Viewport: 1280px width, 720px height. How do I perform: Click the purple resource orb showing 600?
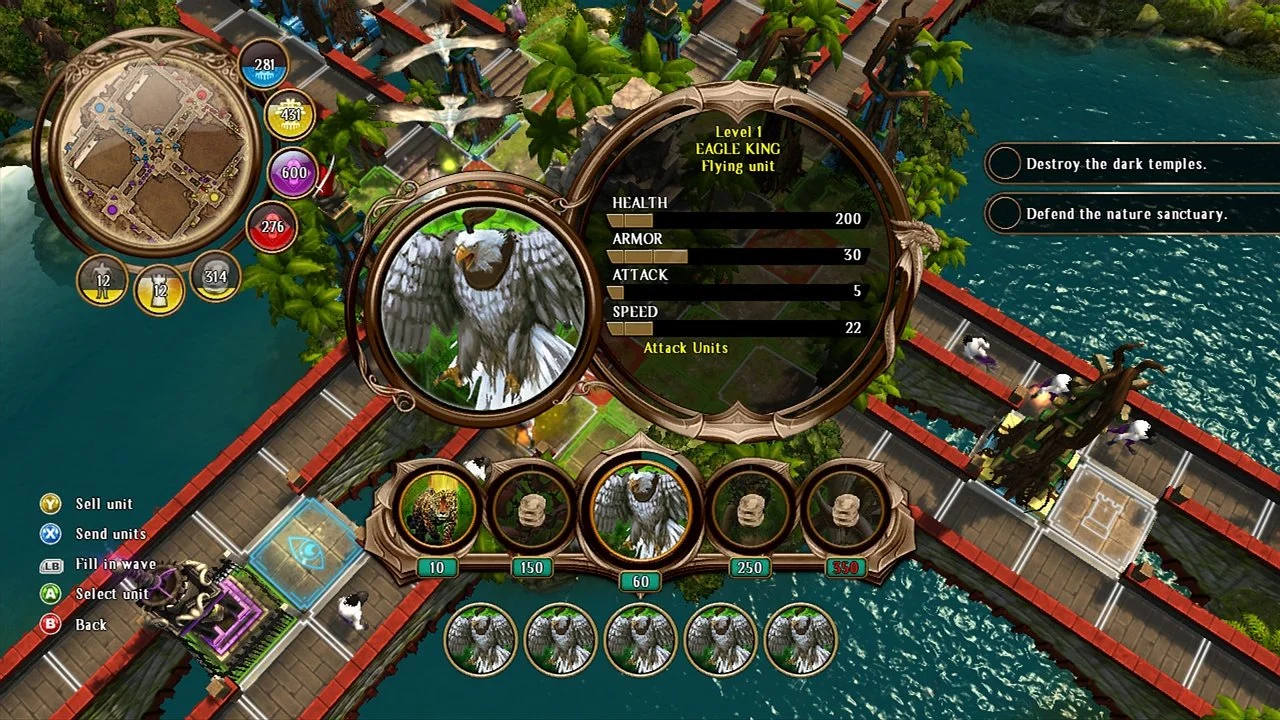point(293,172)
